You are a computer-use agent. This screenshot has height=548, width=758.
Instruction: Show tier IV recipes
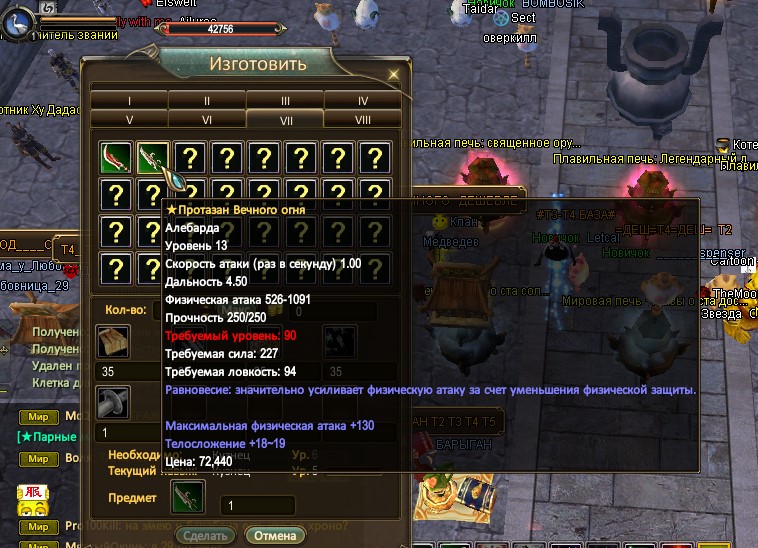coord(362,101)
